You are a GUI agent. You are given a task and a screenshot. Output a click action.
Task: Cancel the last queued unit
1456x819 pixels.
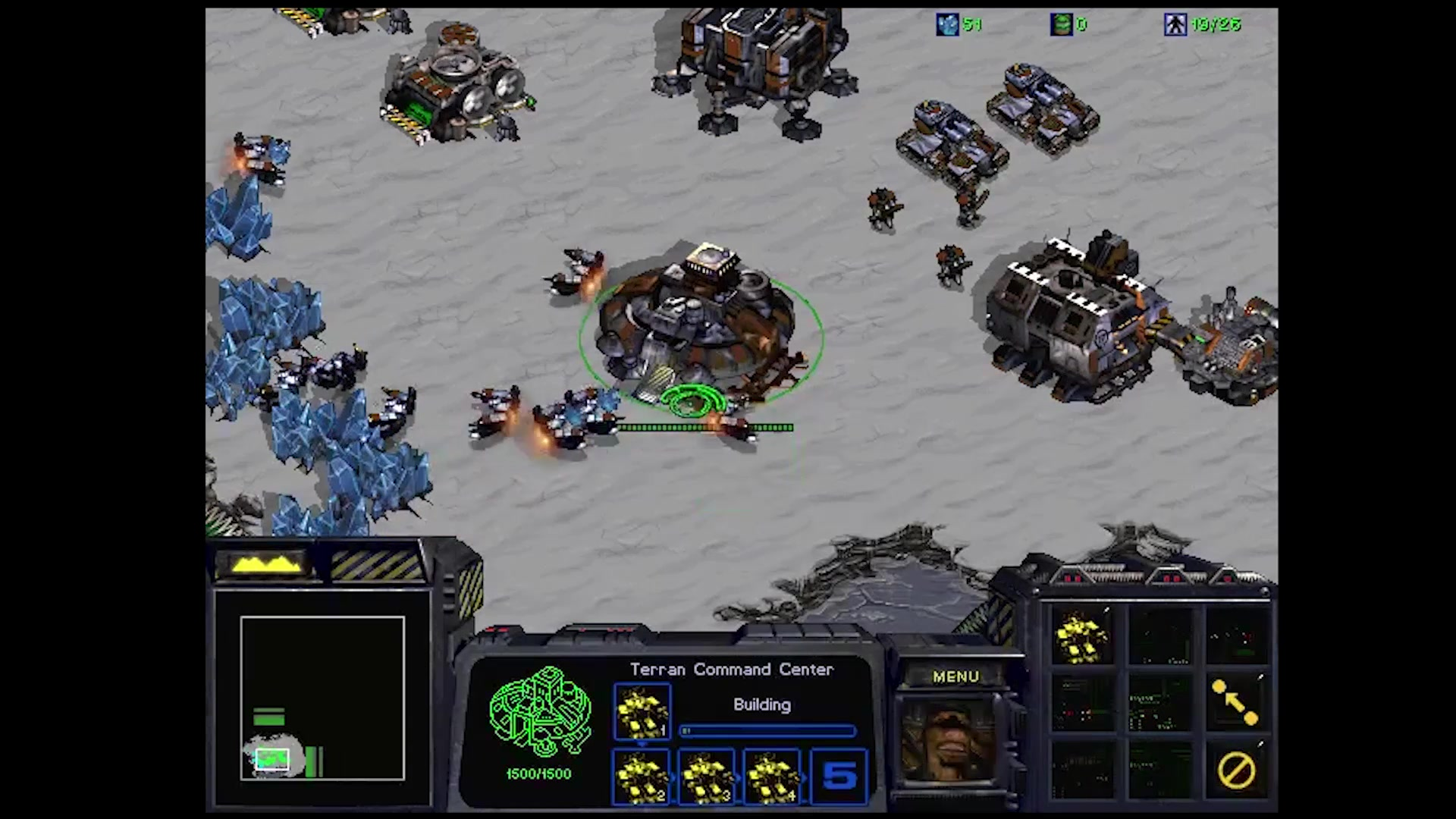pyautogui.click(x=1235, y=771)
